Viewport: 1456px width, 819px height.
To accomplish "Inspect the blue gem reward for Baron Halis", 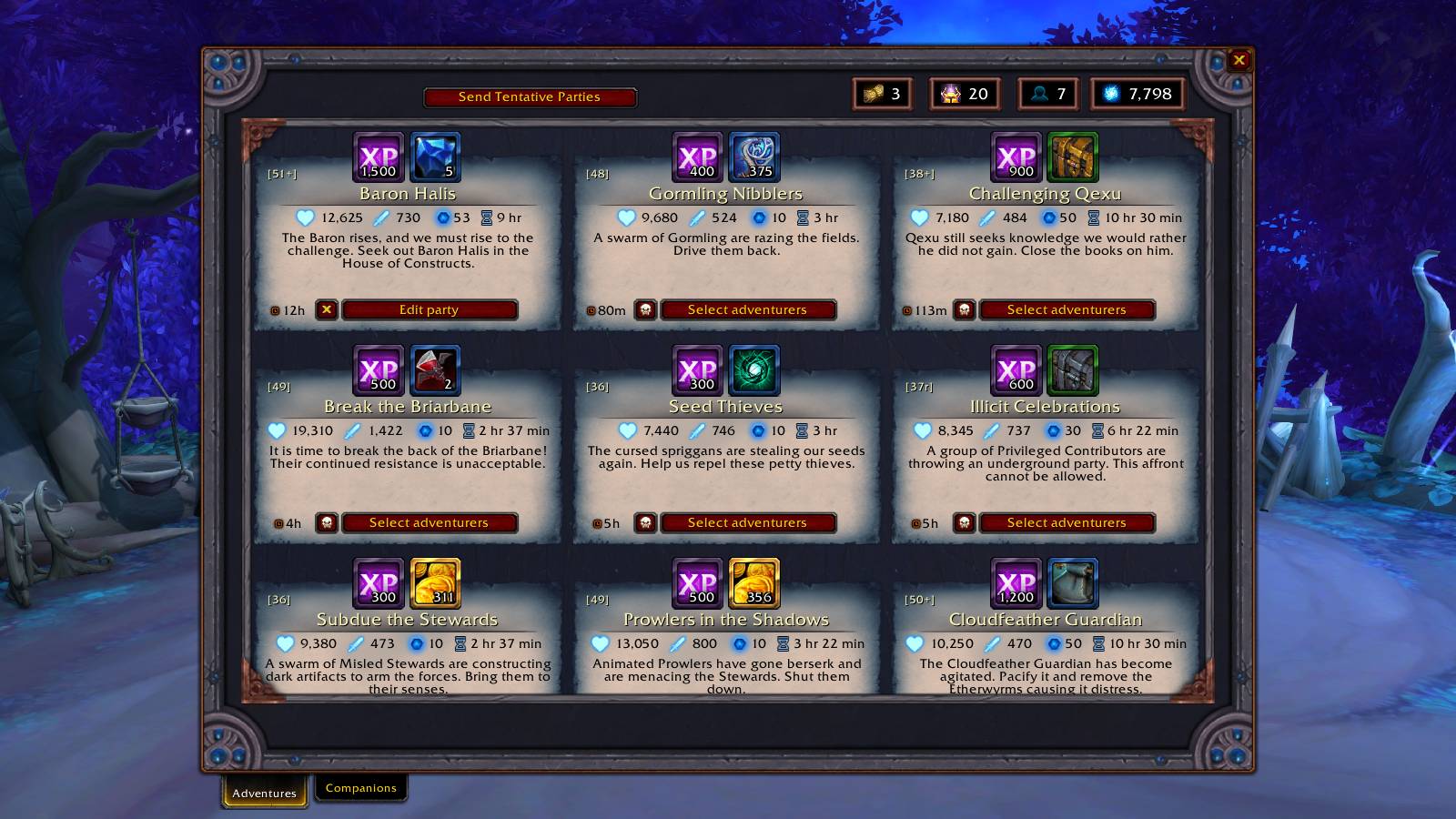I will tap(435, 157).
